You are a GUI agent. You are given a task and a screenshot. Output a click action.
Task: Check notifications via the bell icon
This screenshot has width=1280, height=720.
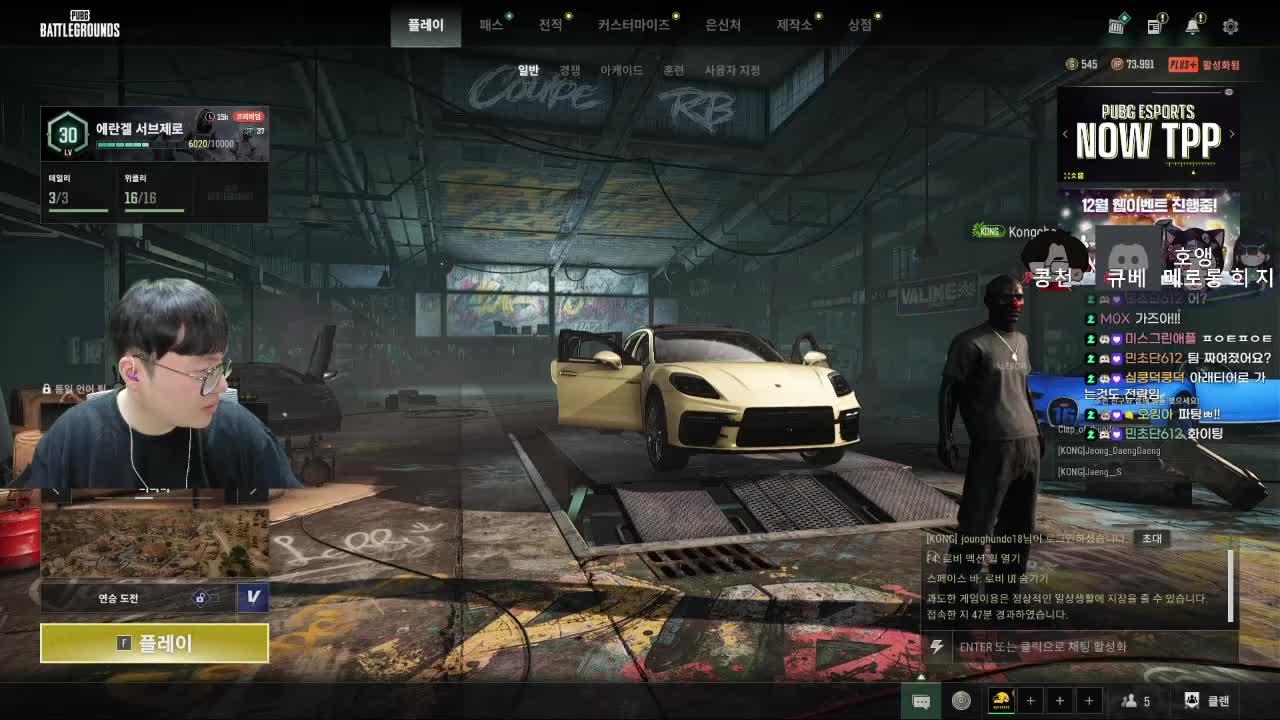click(1190, 27)
